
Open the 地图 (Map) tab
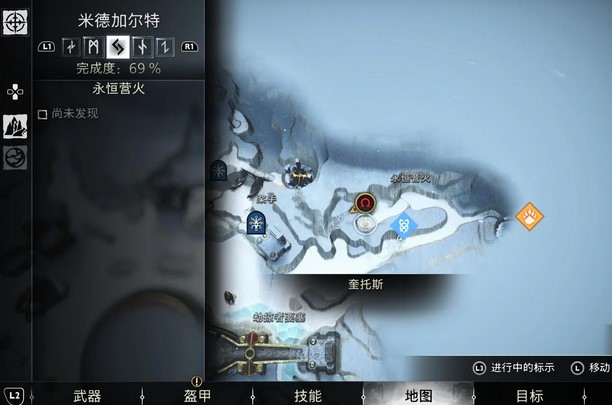pyautogui.click(x=418, y=395)
